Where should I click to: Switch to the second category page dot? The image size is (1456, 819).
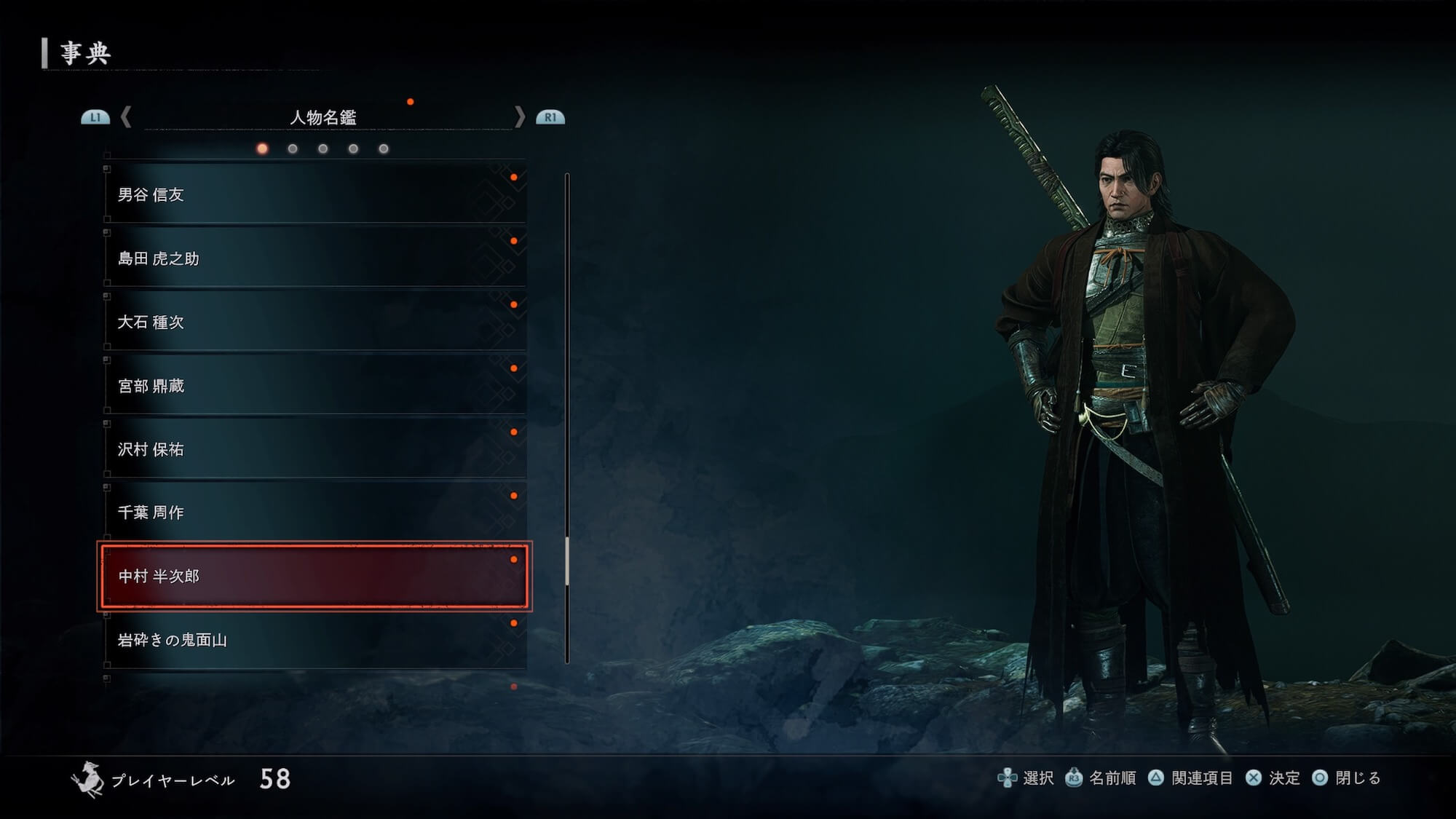[x=293, y=149]
